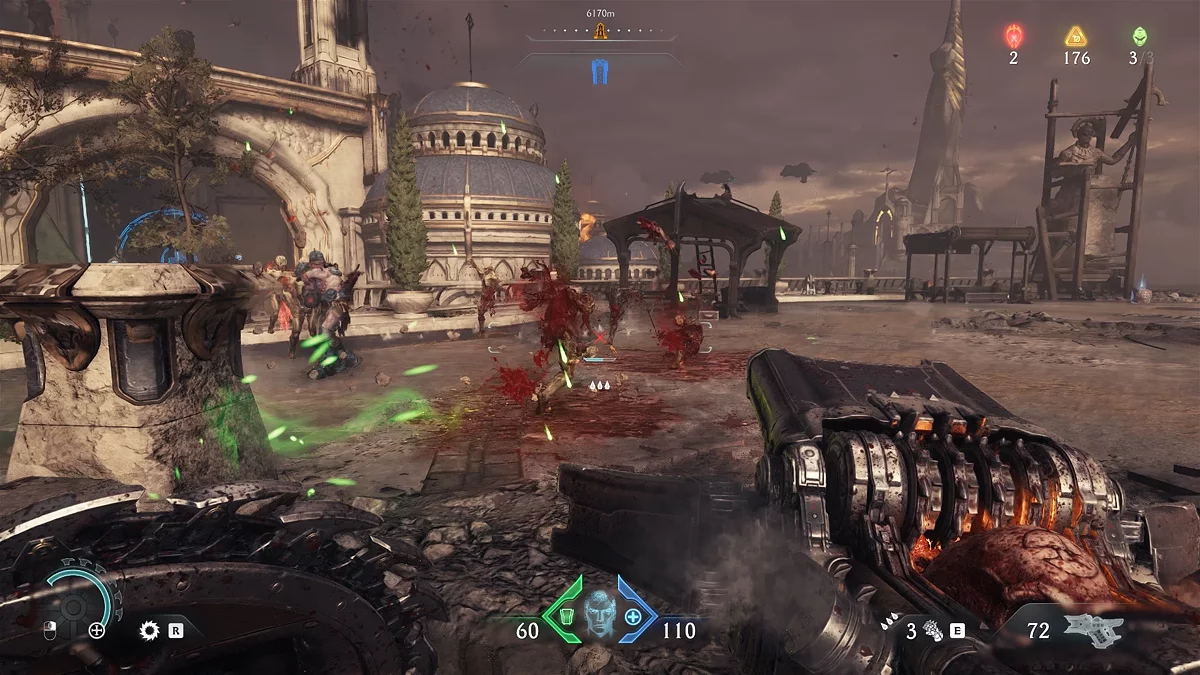This screenshot has width=1200, height=675.
Task: Select the gold triangle currency icon
Action: pyautogui.click(x=1076, y=37)
